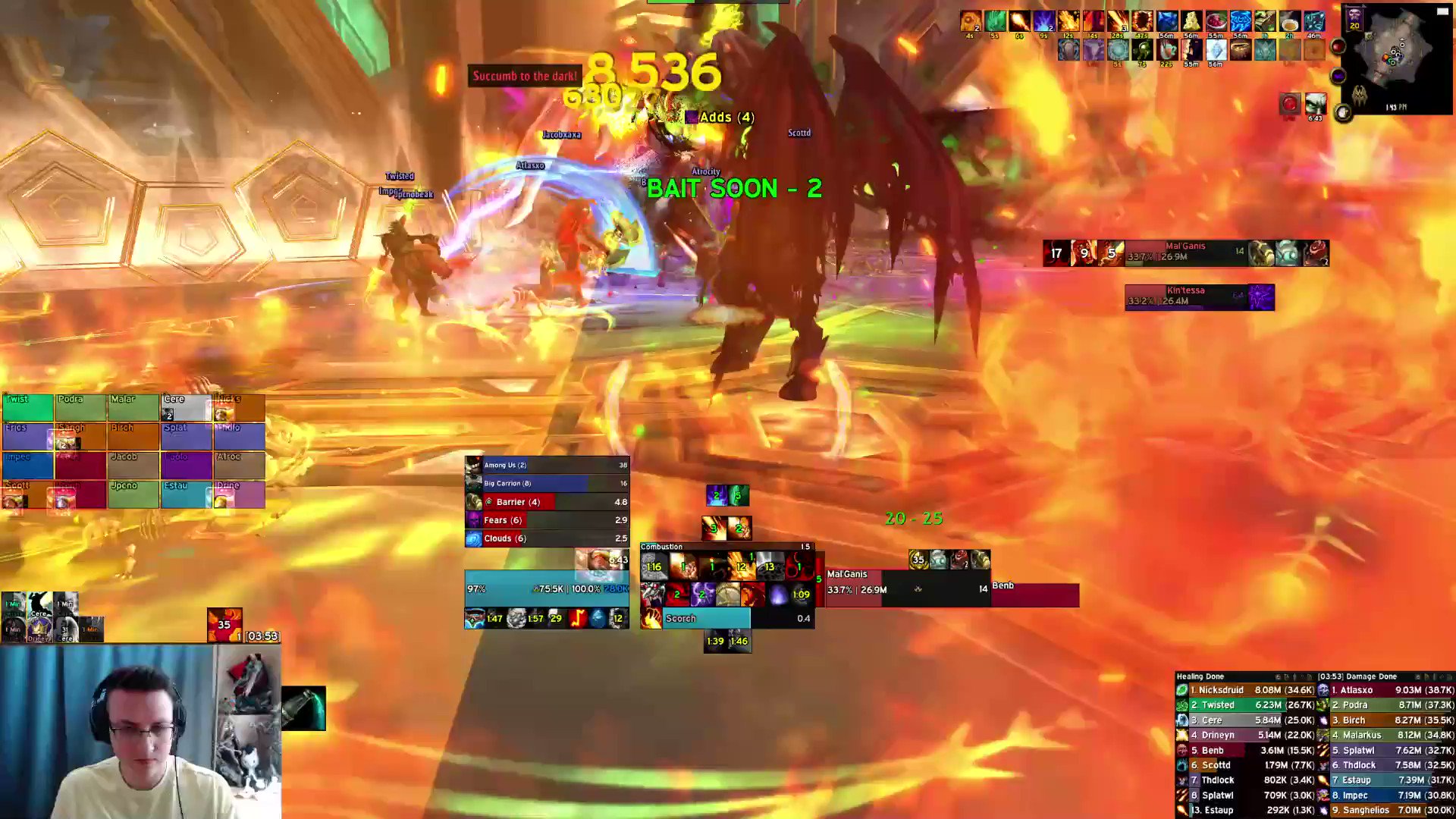Select Nicksdruid's druid class icon on healing meter
The width and height of the screenshot is (1456, 819).
1182,690
